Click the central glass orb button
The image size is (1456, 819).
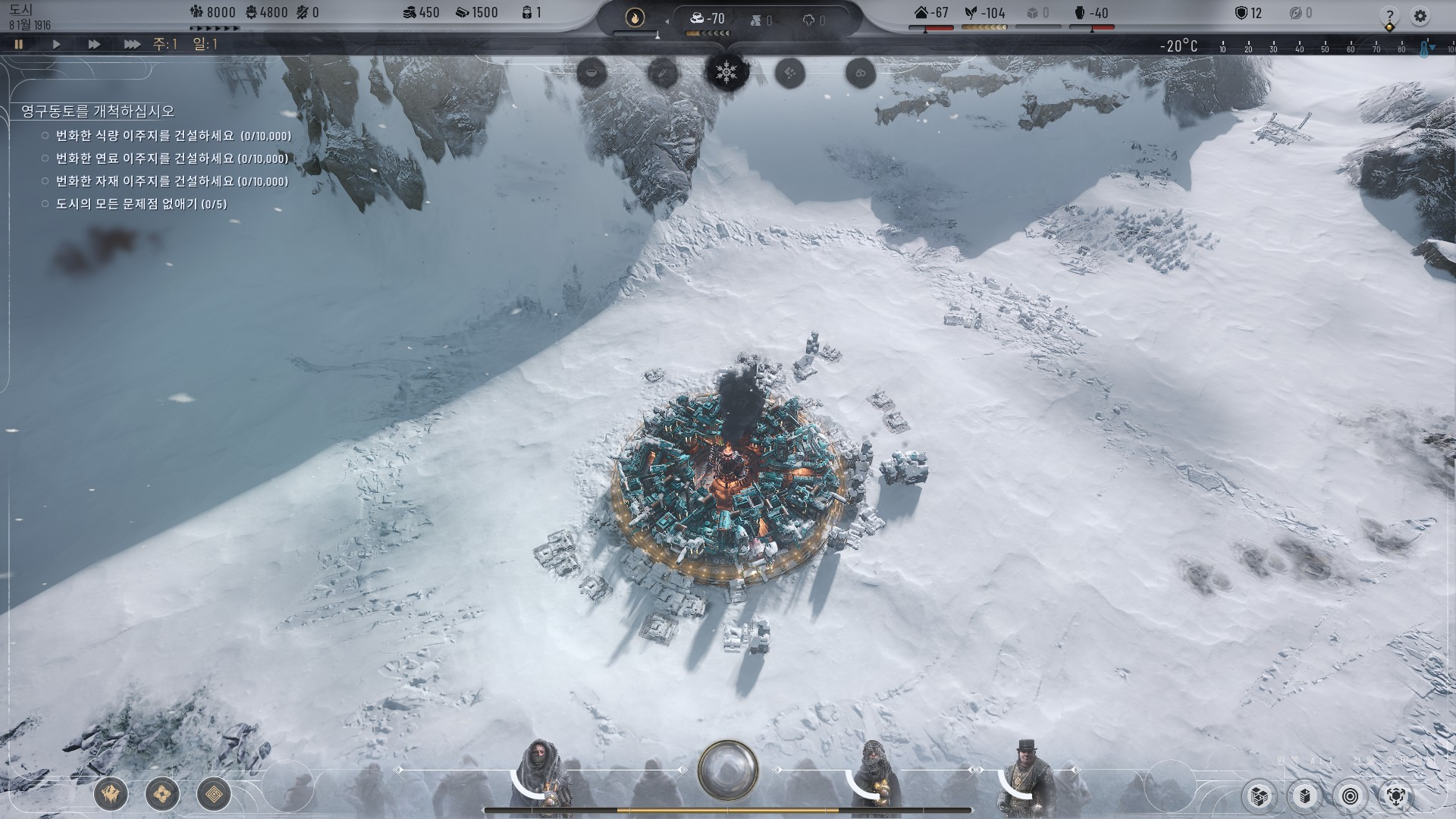[x=728, y=770]
